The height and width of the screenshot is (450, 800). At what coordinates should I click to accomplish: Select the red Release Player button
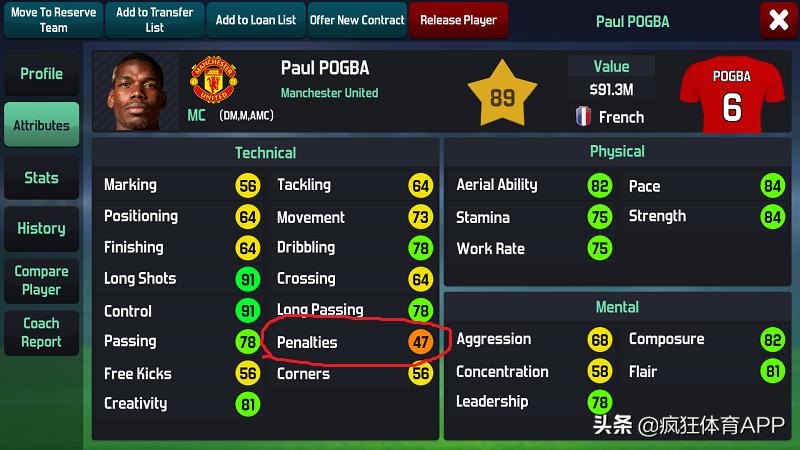458,20
